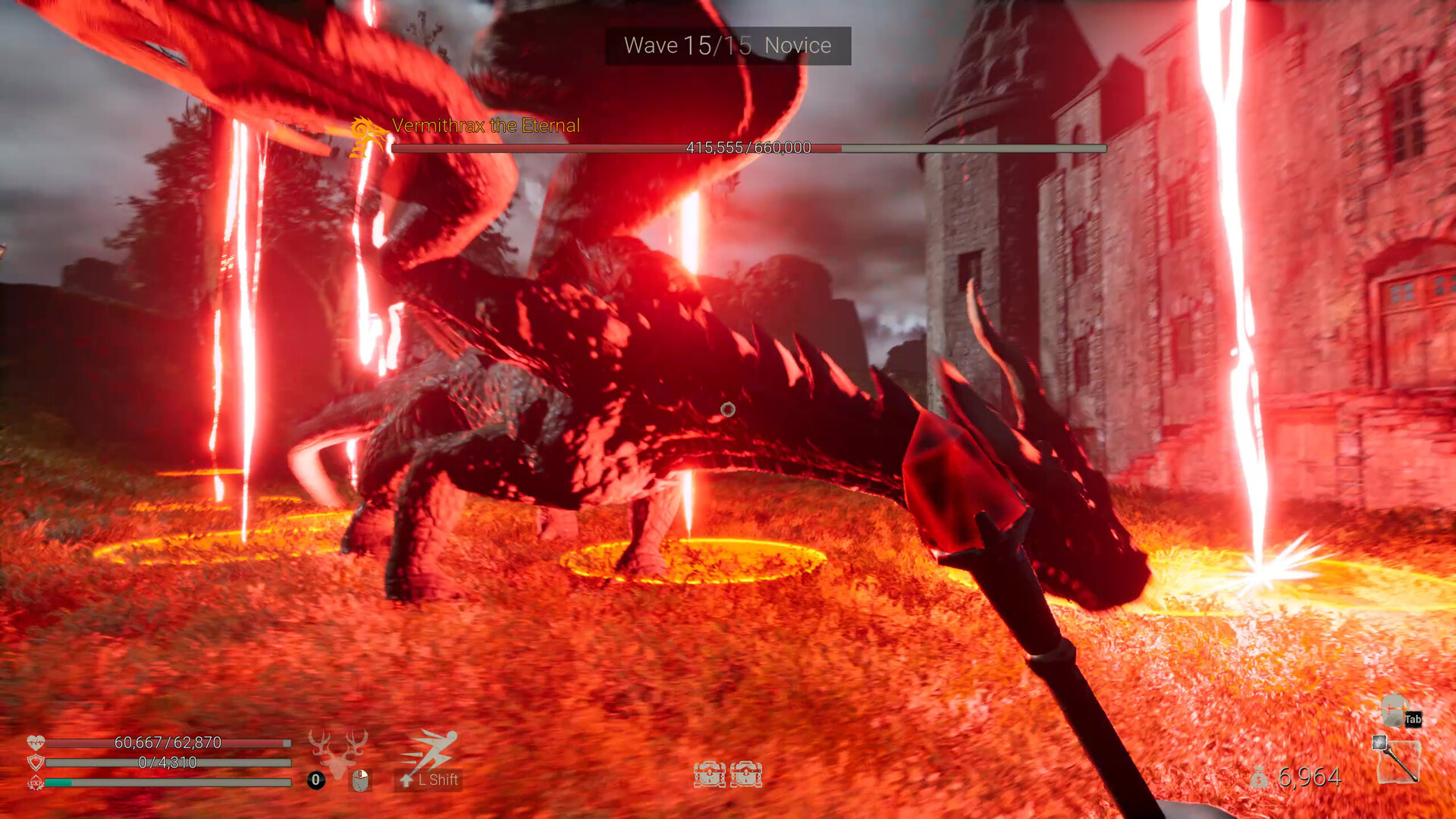Select the EXP emblem icon
This screenshot has height=819, width=1456.
pos(36,782)
